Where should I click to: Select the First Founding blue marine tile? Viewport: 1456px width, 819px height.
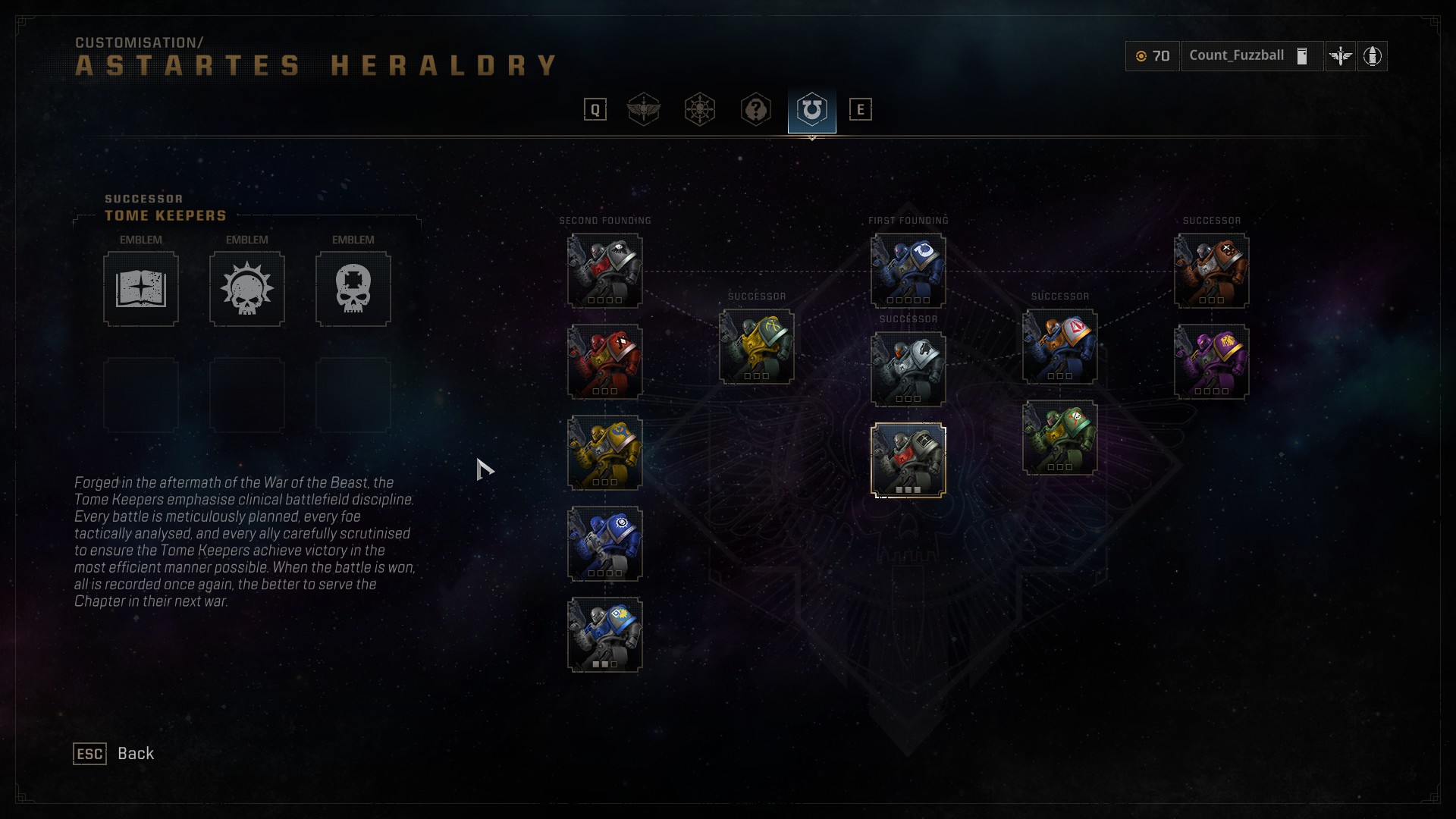click(x=908, y=271)
